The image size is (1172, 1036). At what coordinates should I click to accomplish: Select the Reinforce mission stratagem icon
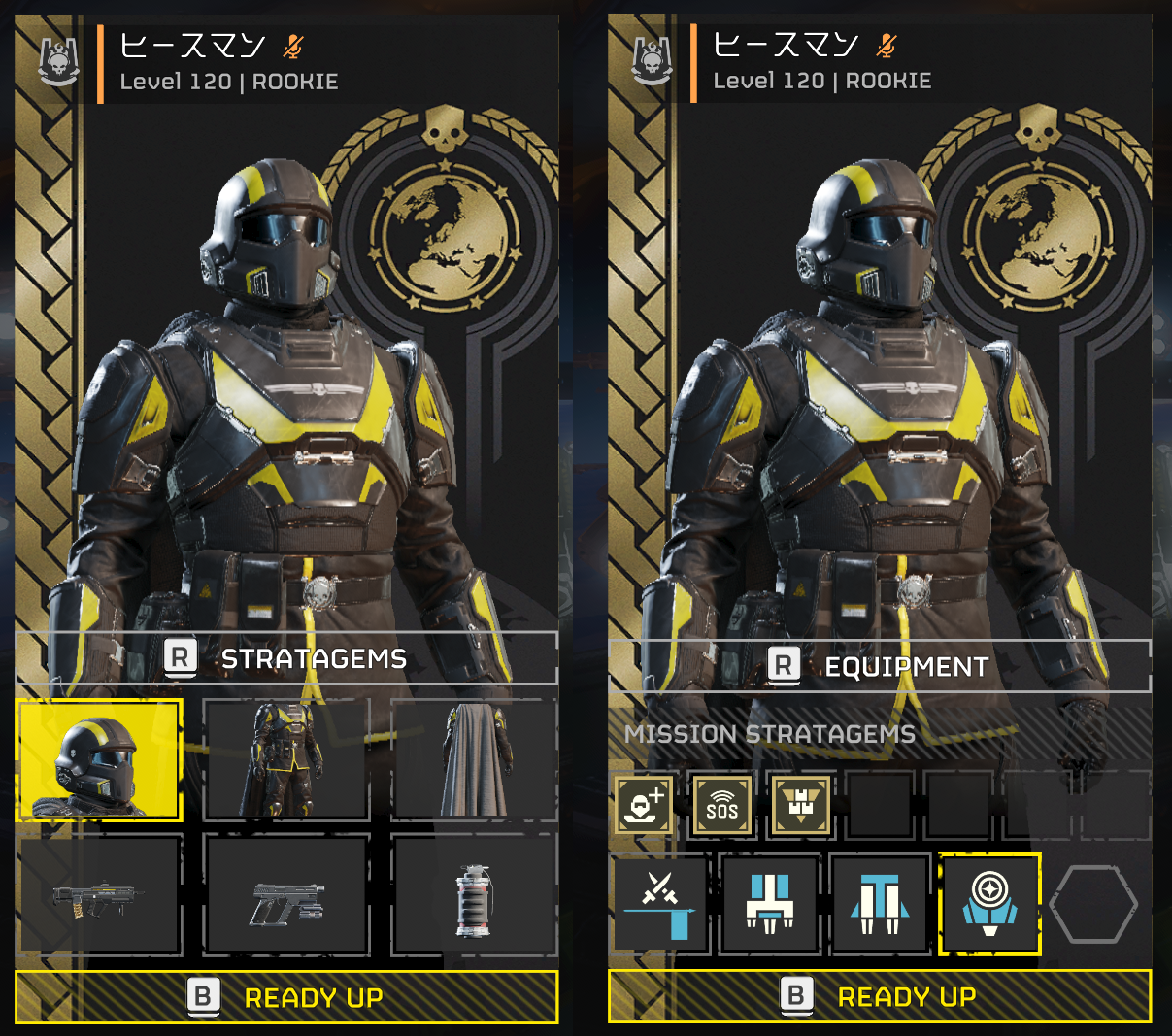(x=644, y=805)
